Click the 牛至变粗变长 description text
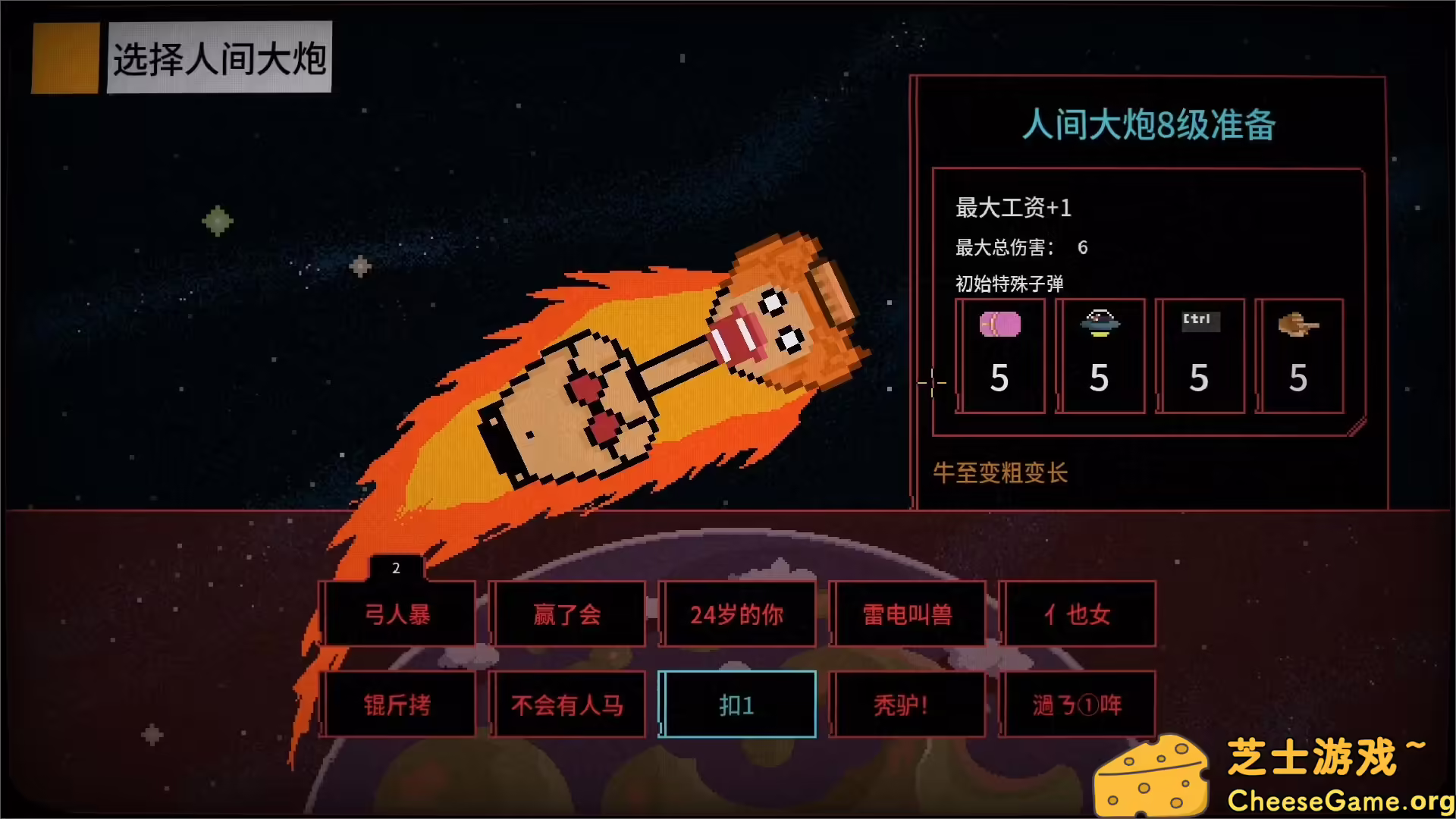1456x819 pixels. pos(1001,473)
